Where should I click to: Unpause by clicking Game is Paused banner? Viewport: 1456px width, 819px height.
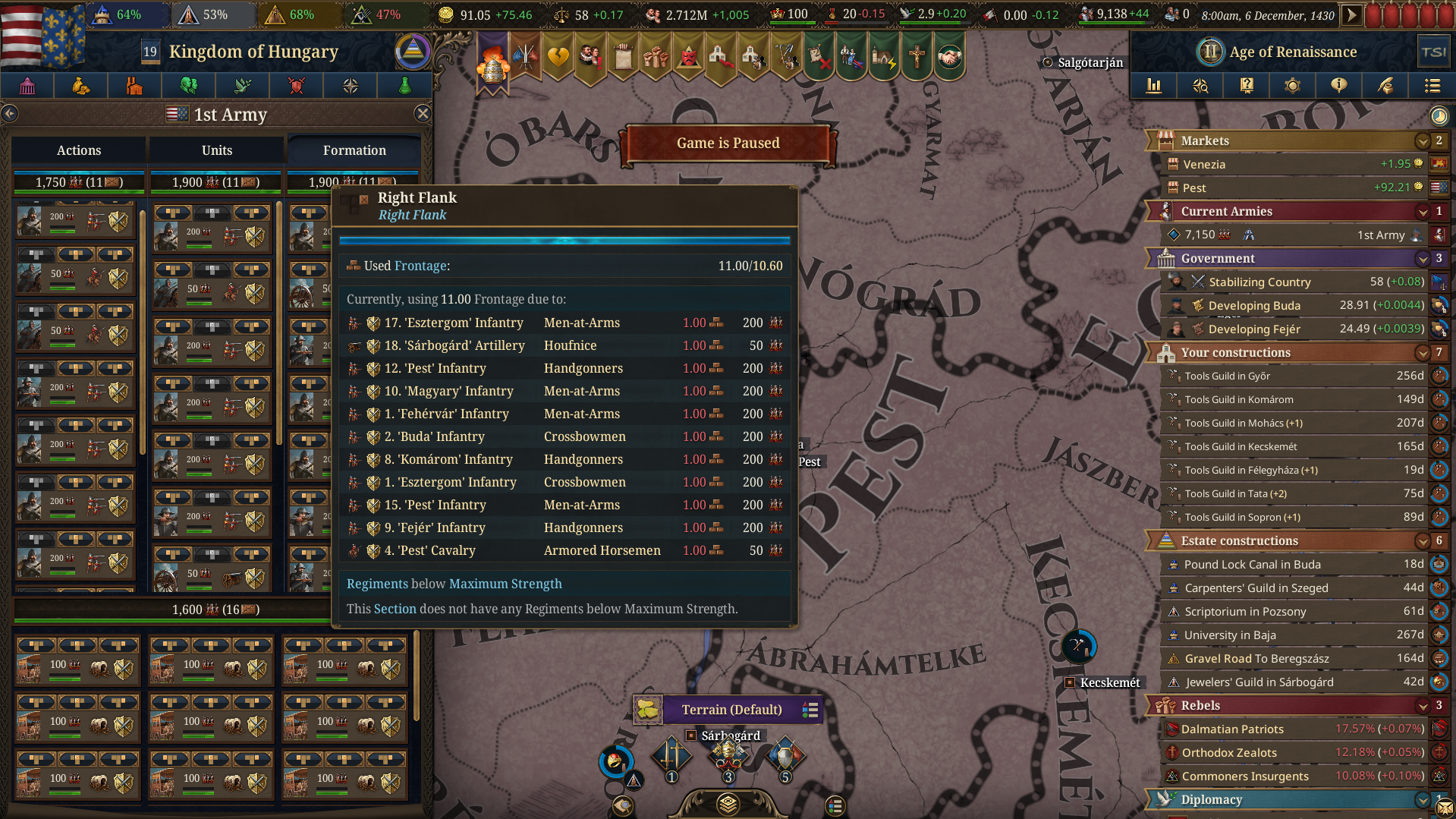(727, 143)
